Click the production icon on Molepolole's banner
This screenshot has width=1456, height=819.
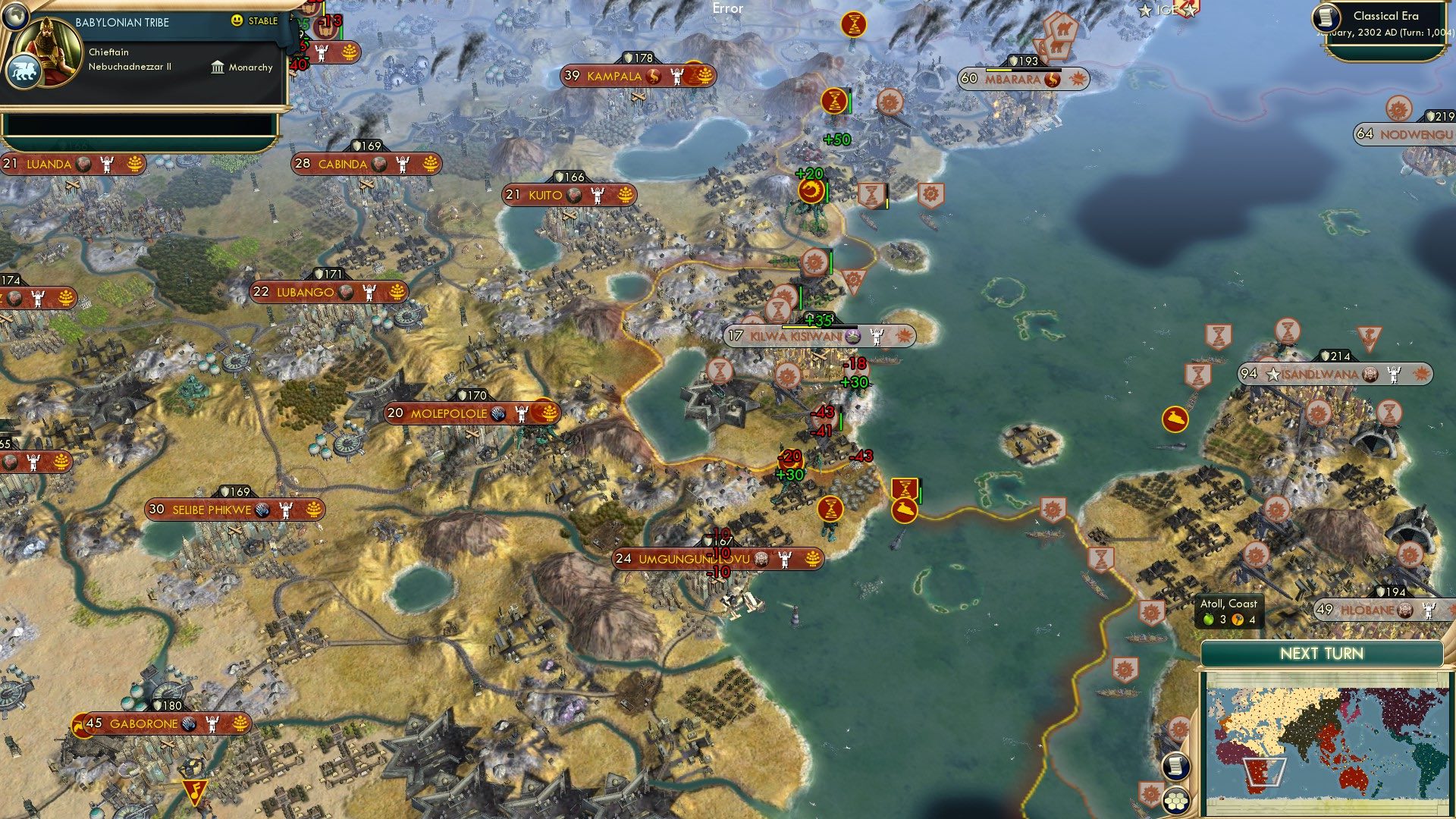click(x=497, y=413)
